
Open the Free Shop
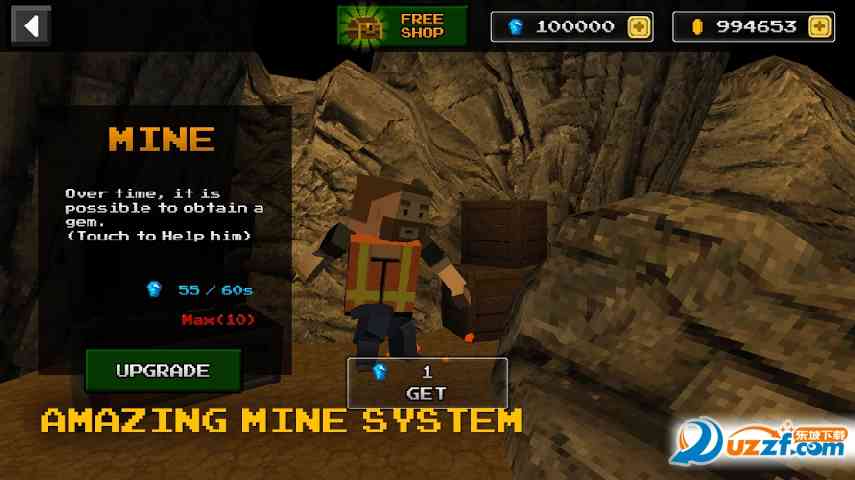coord(402,26)
